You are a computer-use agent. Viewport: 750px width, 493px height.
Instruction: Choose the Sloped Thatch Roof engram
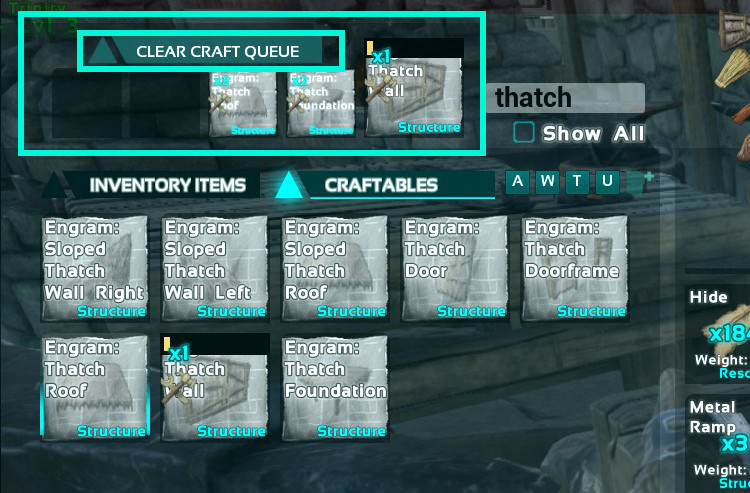click(x=334, y=268)
